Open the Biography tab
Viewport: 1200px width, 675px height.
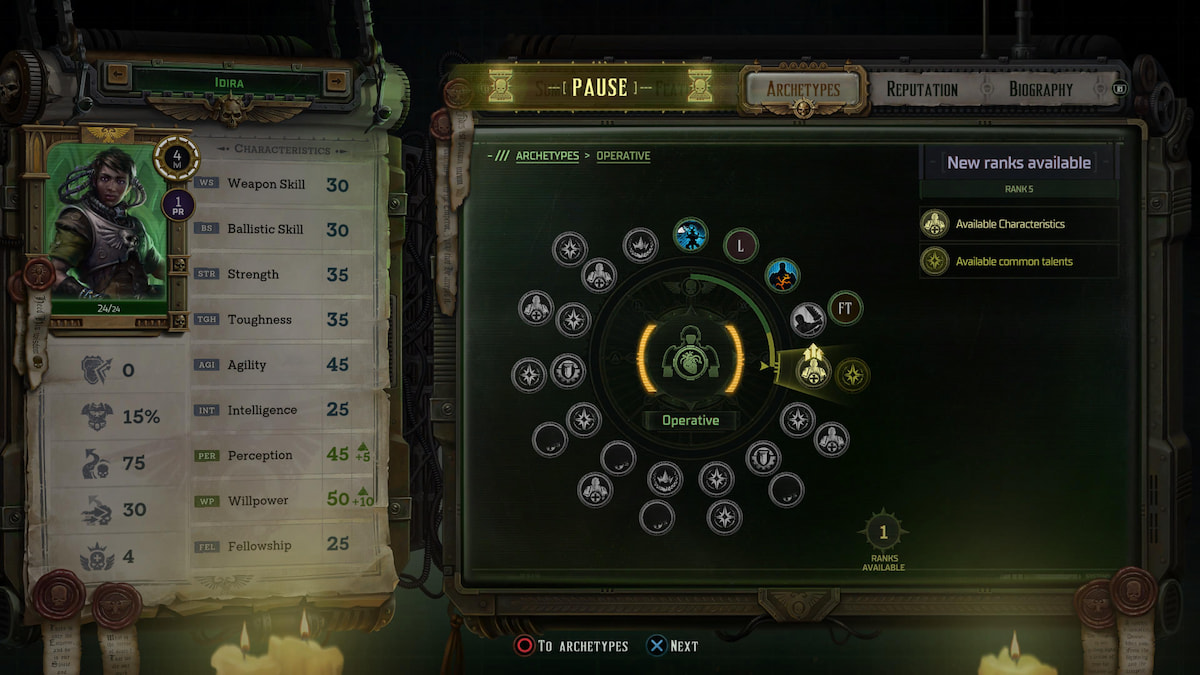[1040, 89]
